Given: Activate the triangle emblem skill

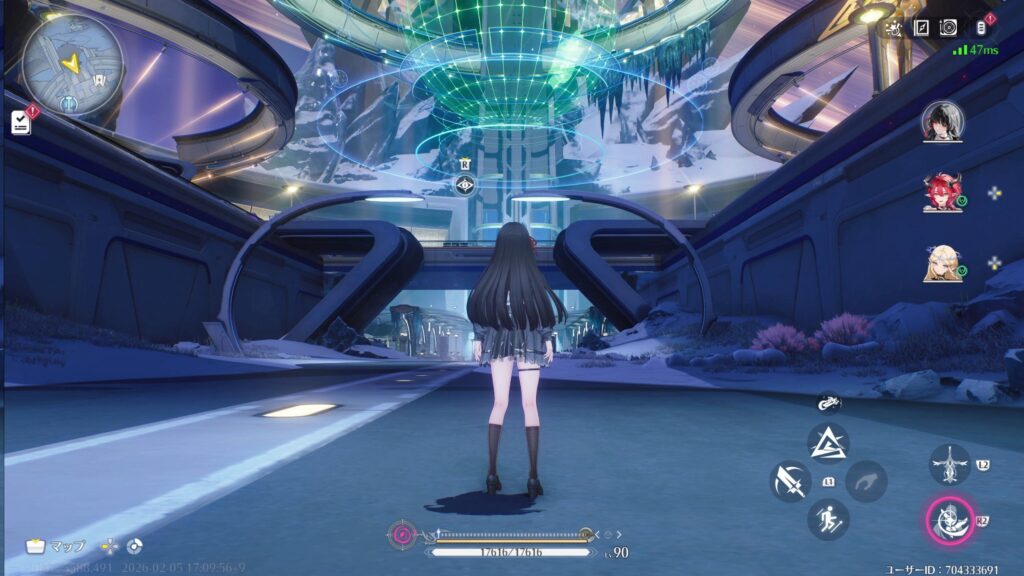Looking at the screenshot, I should pos(828,442).
